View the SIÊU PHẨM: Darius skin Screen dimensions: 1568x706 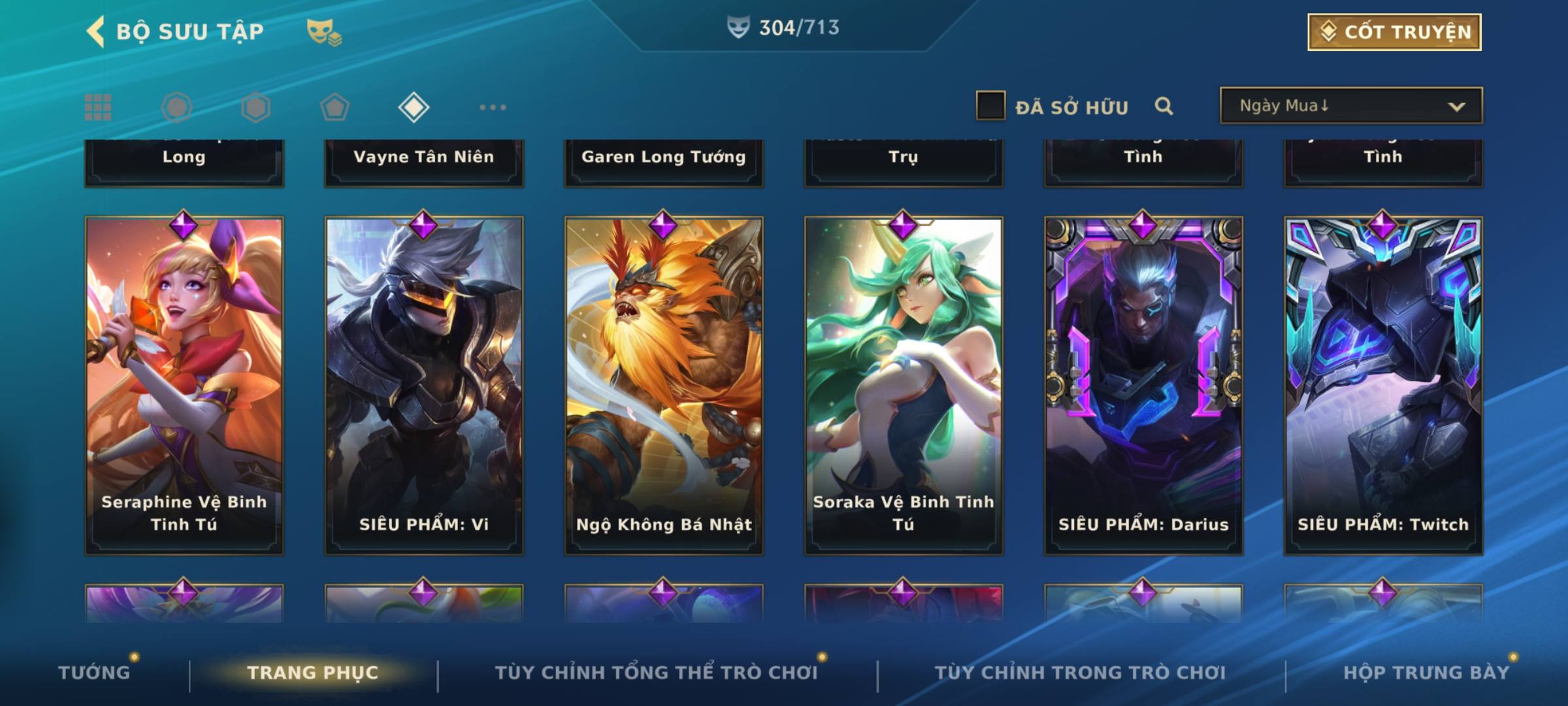pos(1143,386)
